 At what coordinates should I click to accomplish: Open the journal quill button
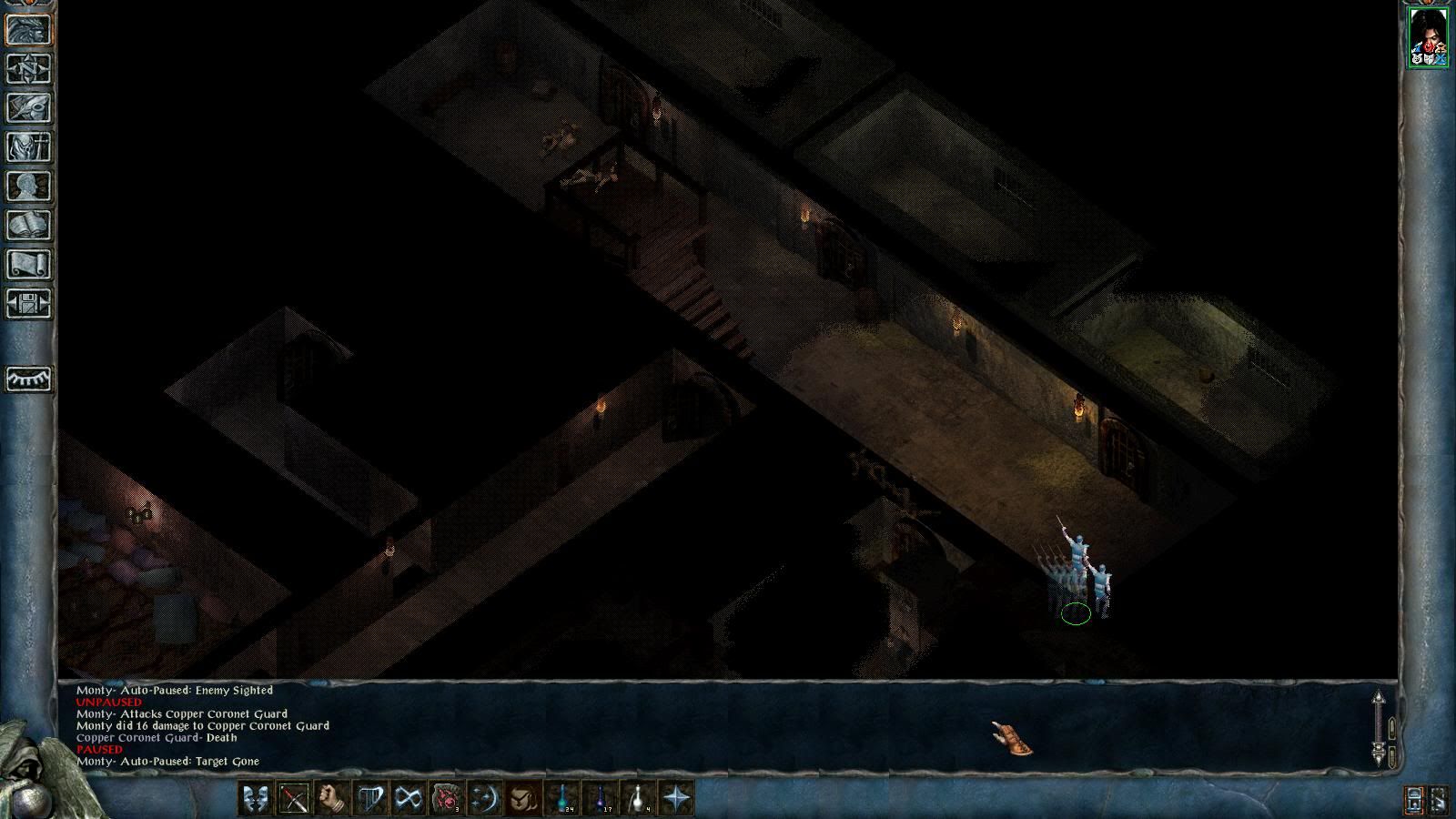(x=29, y=107)
